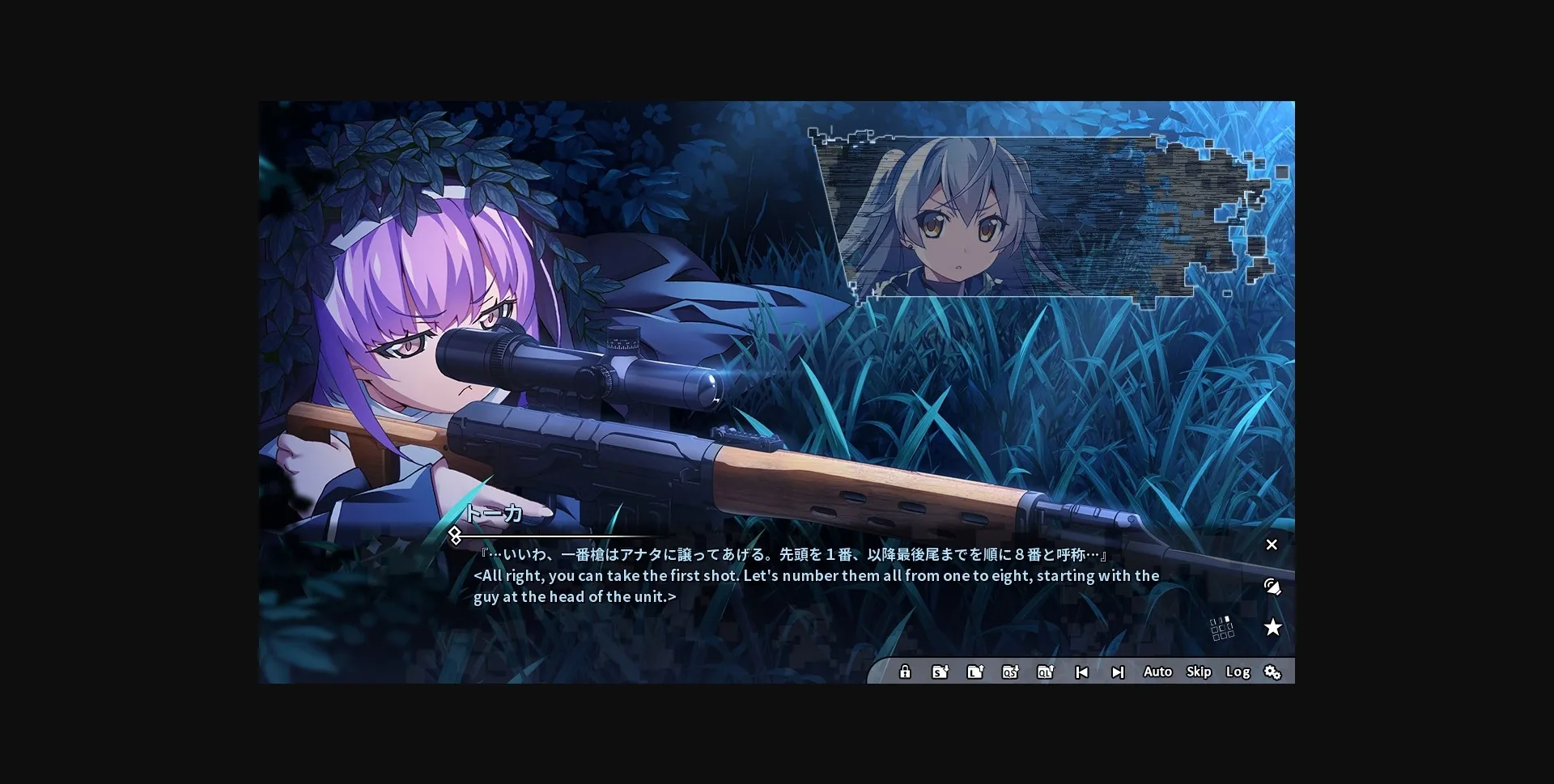Screen dimensions: 1554x784
Task: Hide the message window with the X
Action: [x=1272, y=545]
